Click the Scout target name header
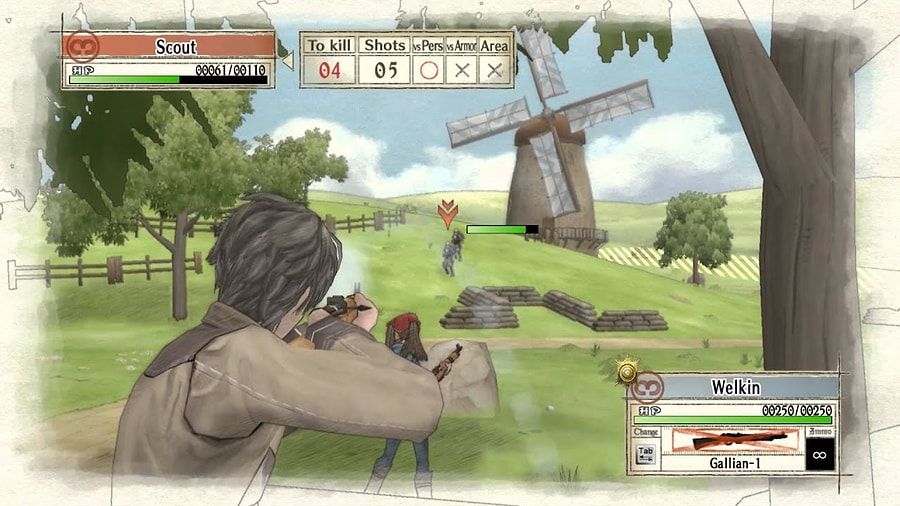 (175, 46)
